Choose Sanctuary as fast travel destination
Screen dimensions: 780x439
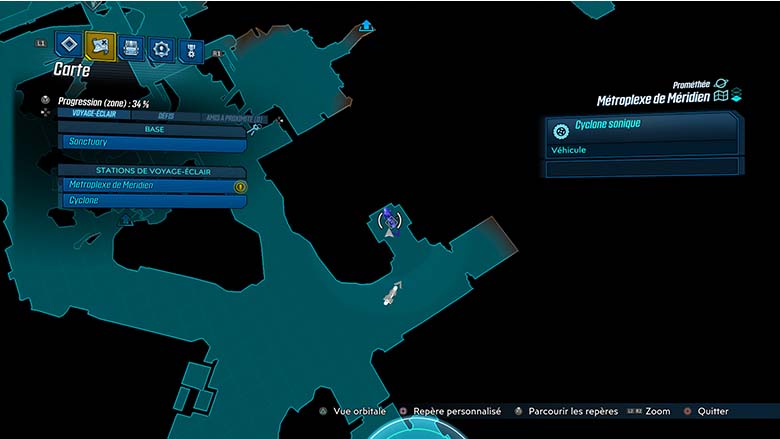[x=152, y=143]
